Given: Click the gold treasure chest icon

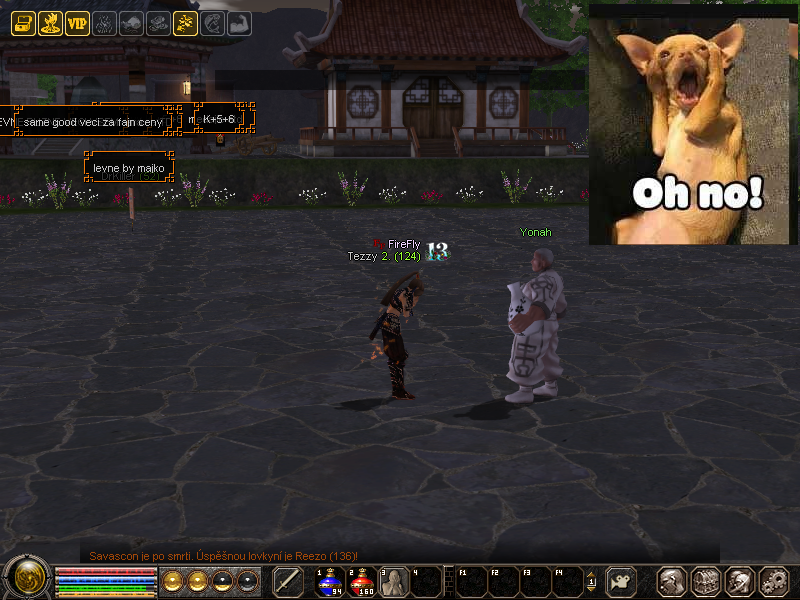Looking at the screenshot, I should coord(23,23).
